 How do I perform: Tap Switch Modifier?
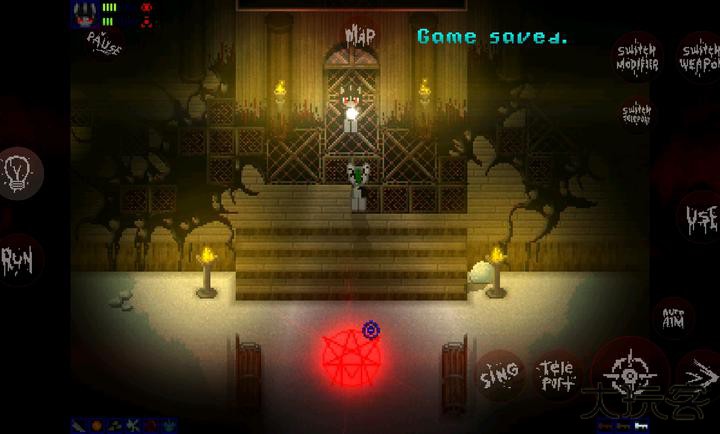point(636,57)
